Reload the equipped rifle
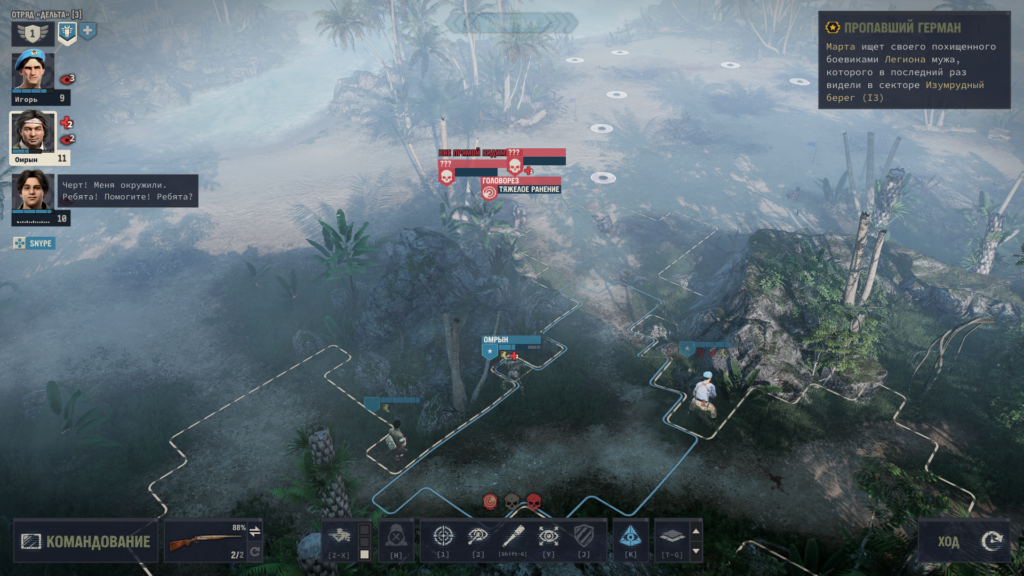Viewport: 1024px width, 576px height. coord(254,551)
